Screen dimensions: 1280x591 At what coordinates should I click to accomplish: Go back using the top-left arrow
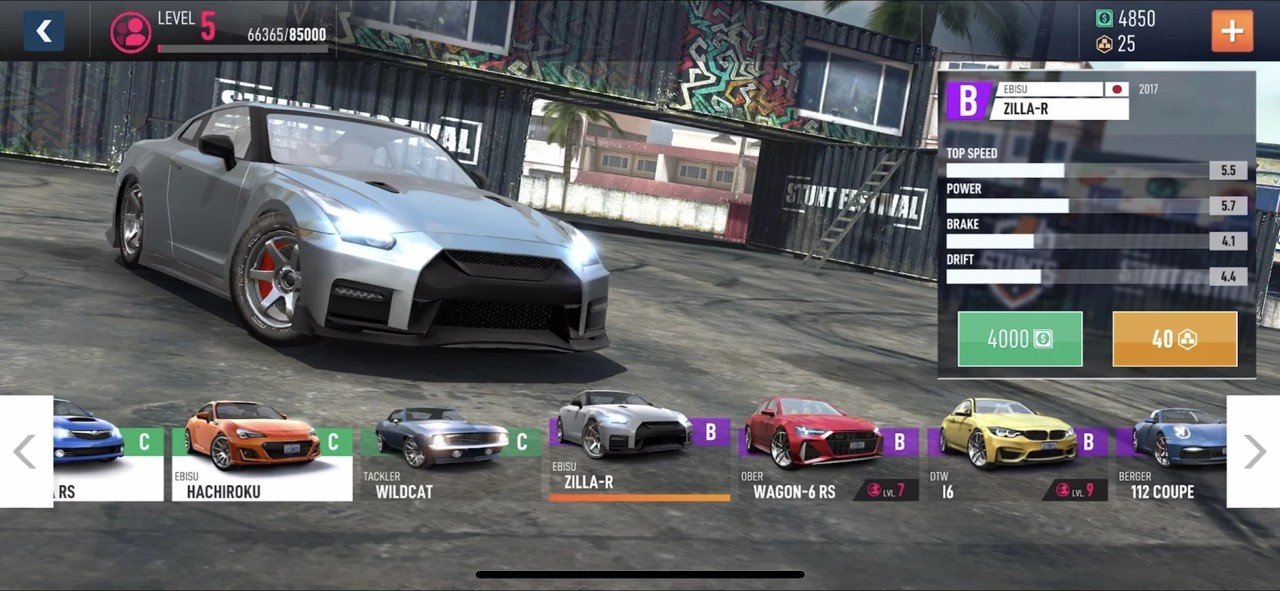pyautogui.click(x=44, y=31)
